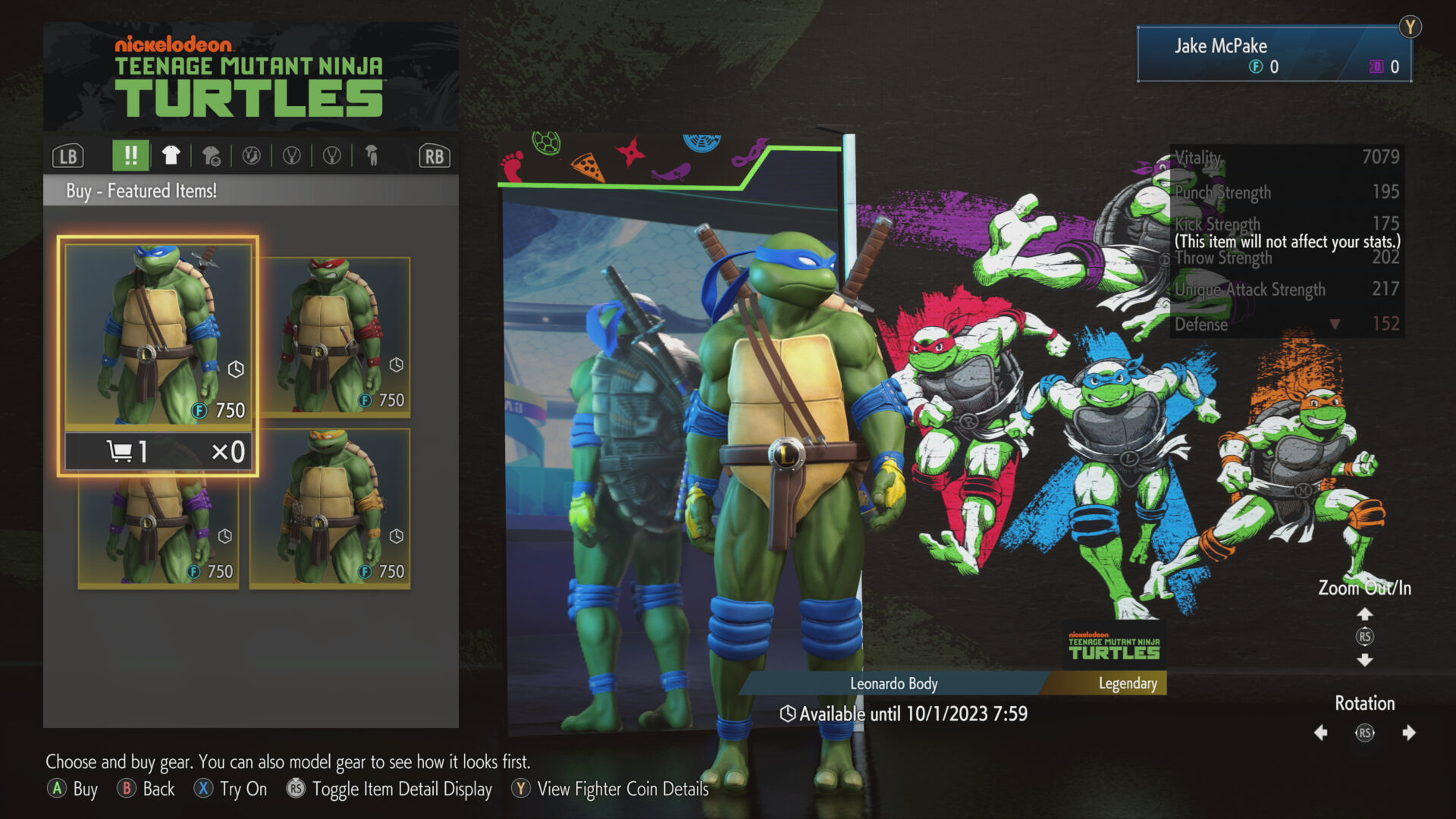Switch to the Buy - Featured Items header

[142, 191]
